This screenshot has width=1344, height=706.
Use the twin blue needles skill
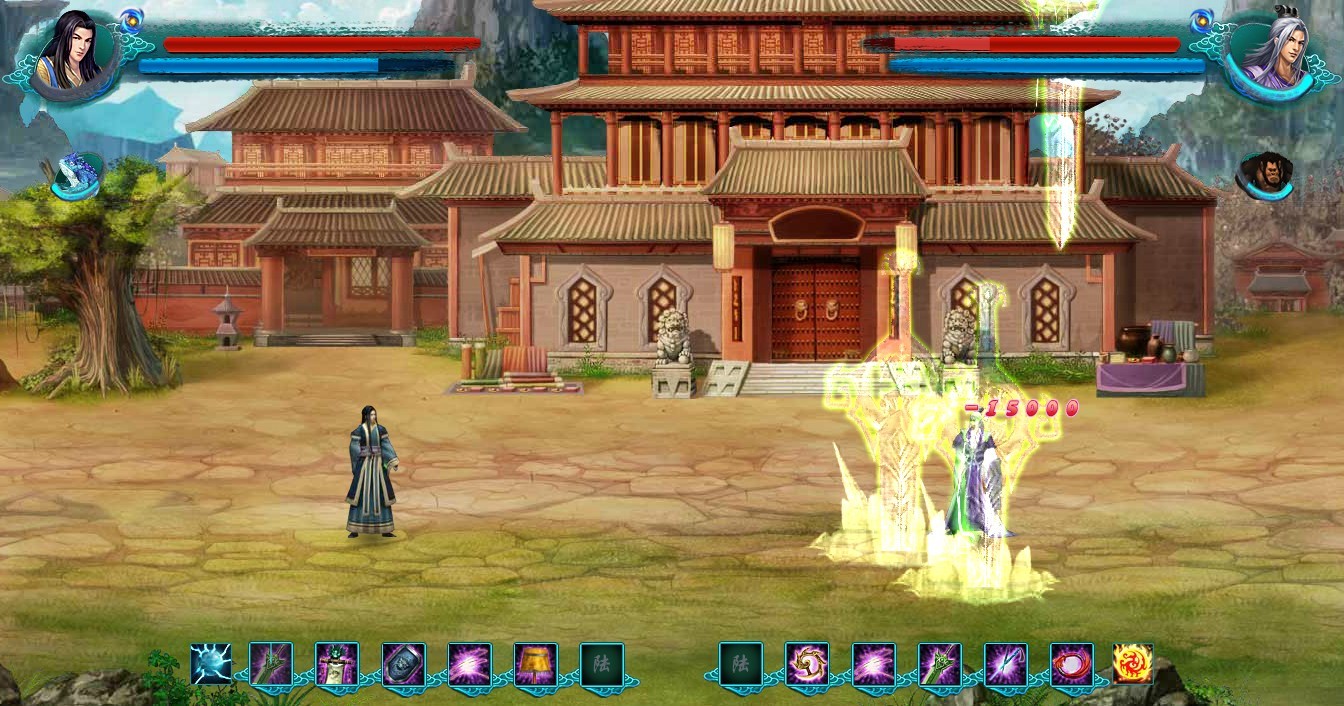click(x=1005, y=664)
